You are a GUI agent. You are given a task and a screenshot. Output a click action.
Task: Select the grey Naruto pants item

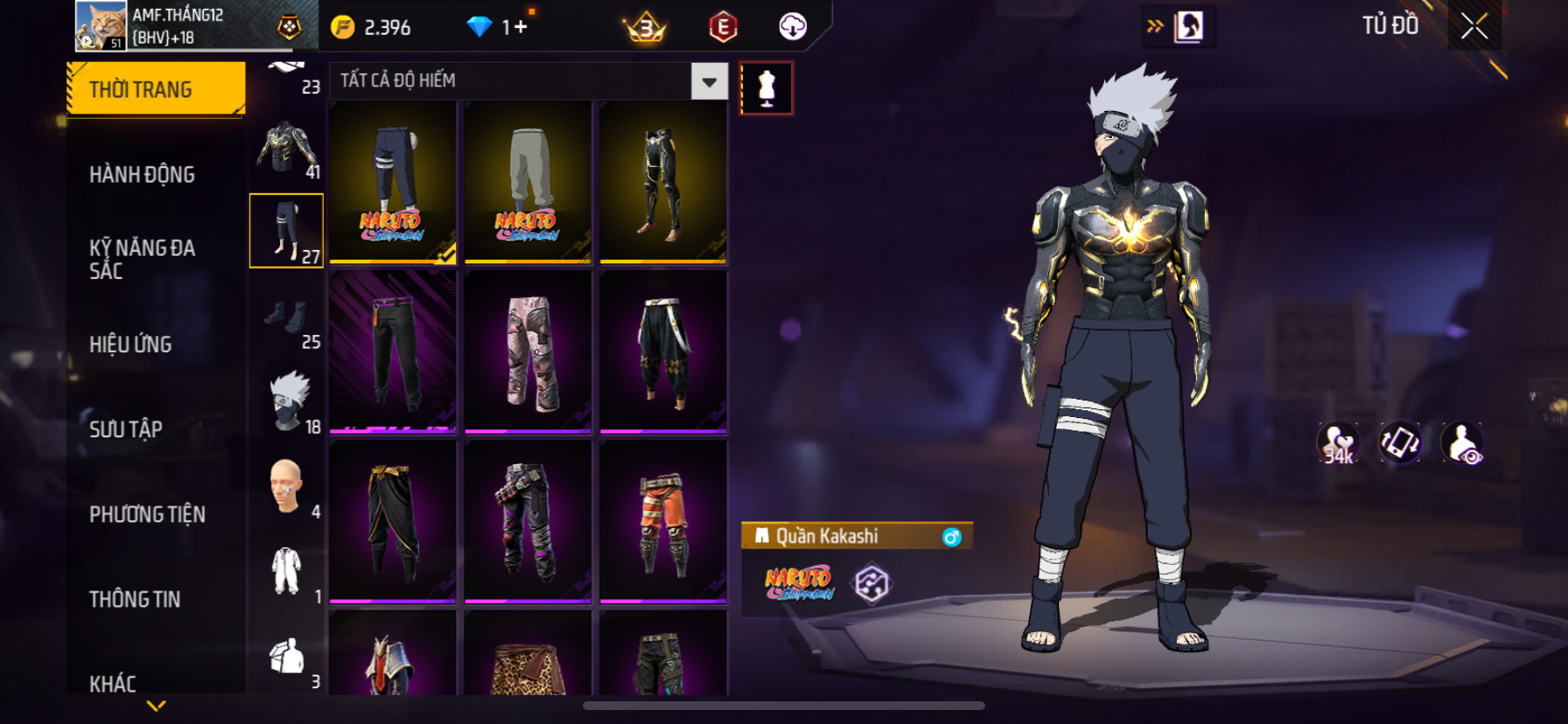528,182
